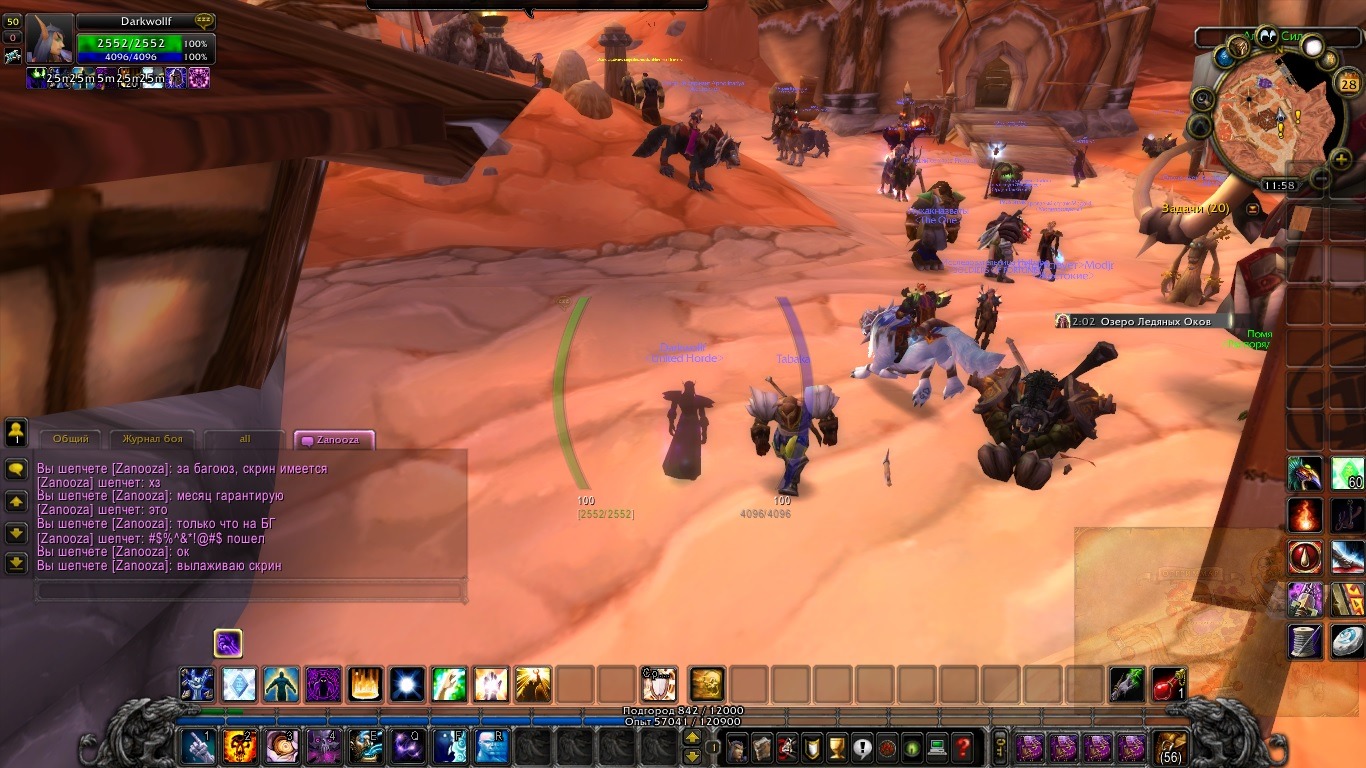Screen dimensions: 1366x768
Task: Click the Darkwollf player portrait
Action: pos(48,40)
